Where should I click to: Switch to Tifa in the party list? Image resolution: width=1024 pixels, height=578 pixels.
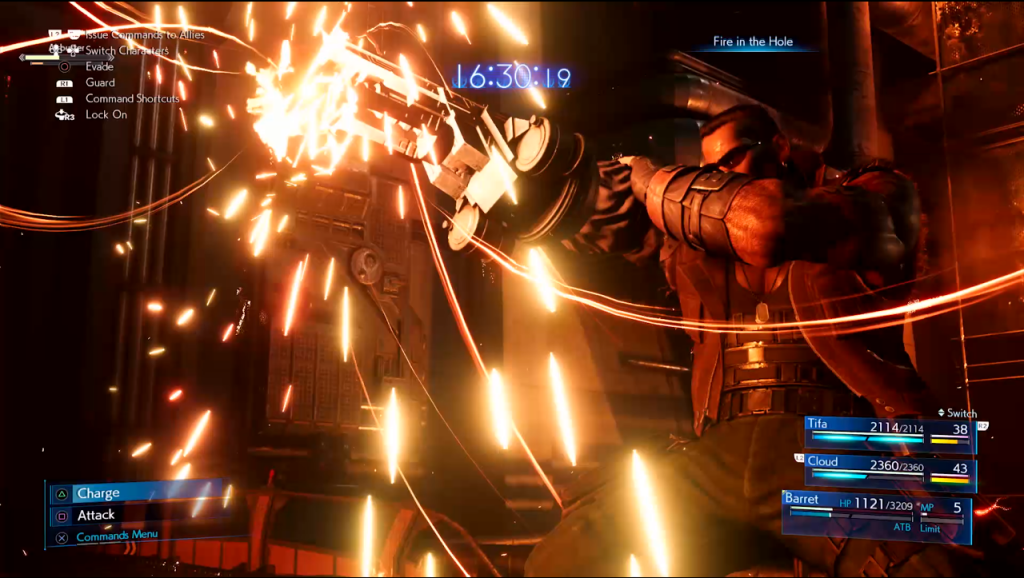[x=889, y=430]
